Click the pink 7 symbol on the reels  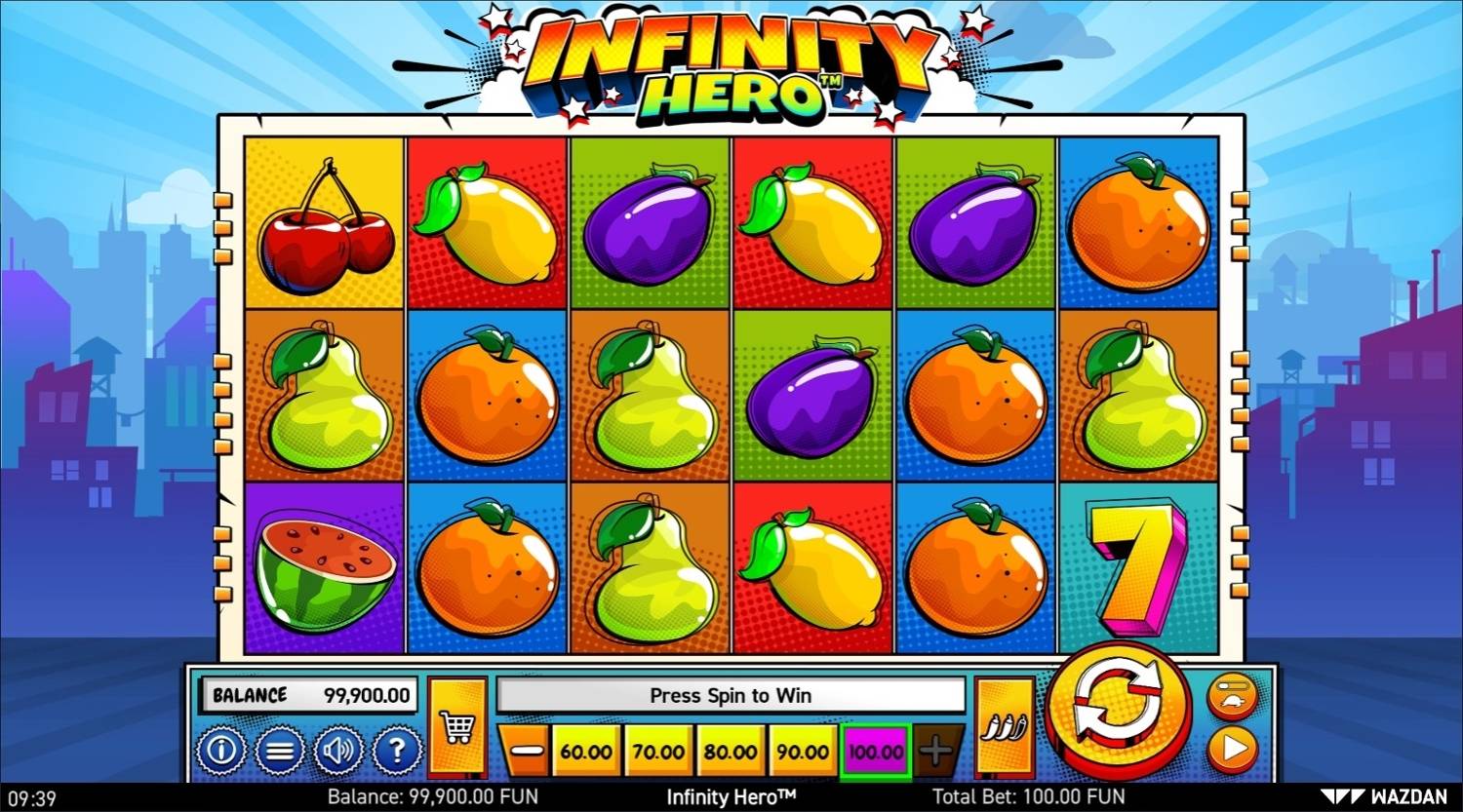point(1137,567)
